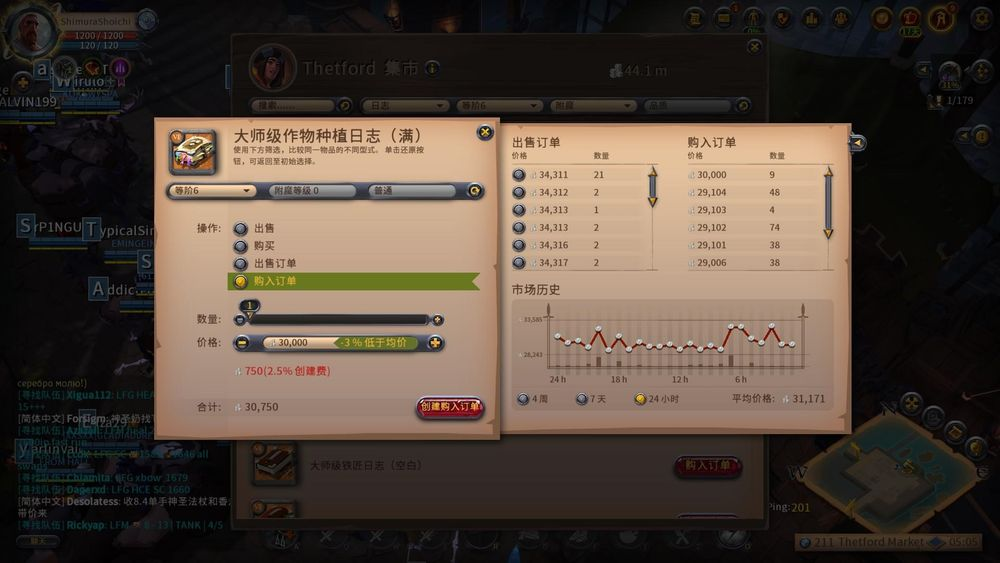This screenshot has width=1000, height=563.
Task: Click the 购入订单 button for 大师级铁匠日志
Action: [x=708, y=465]
